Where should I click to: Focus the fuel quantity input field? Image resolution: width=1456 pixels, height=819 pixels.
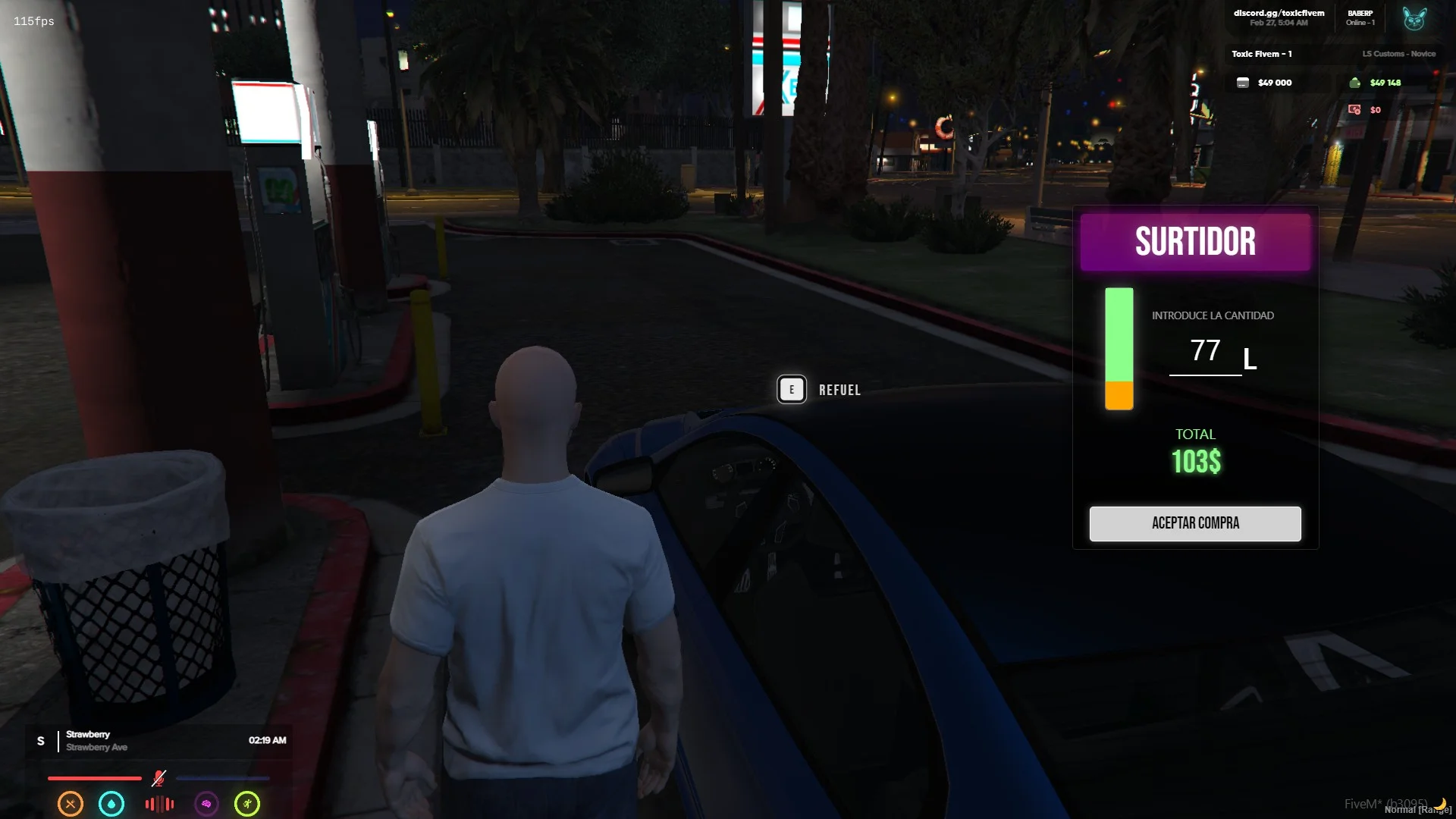point(1205,352)
